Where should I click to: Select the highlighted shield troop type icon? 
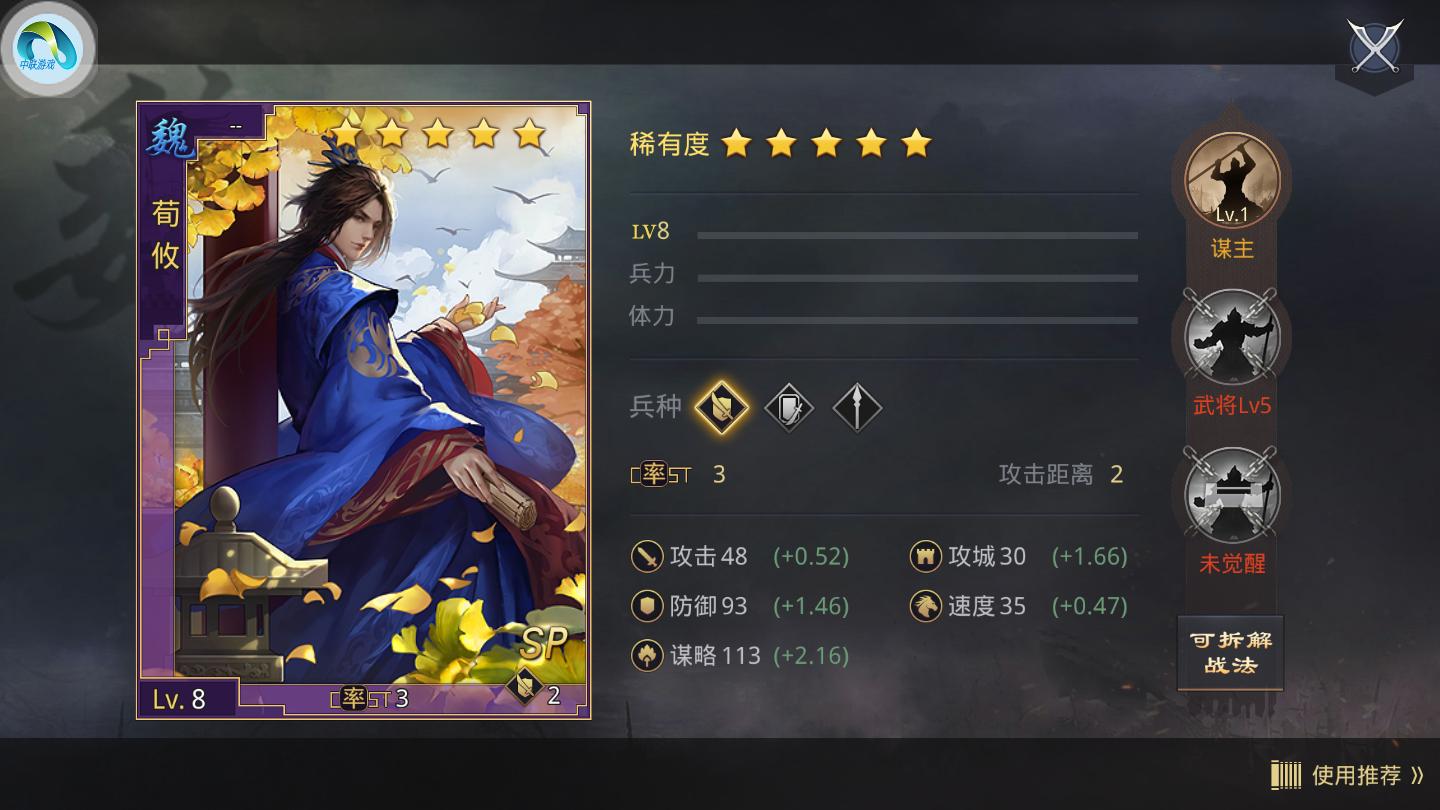[722, 408]
